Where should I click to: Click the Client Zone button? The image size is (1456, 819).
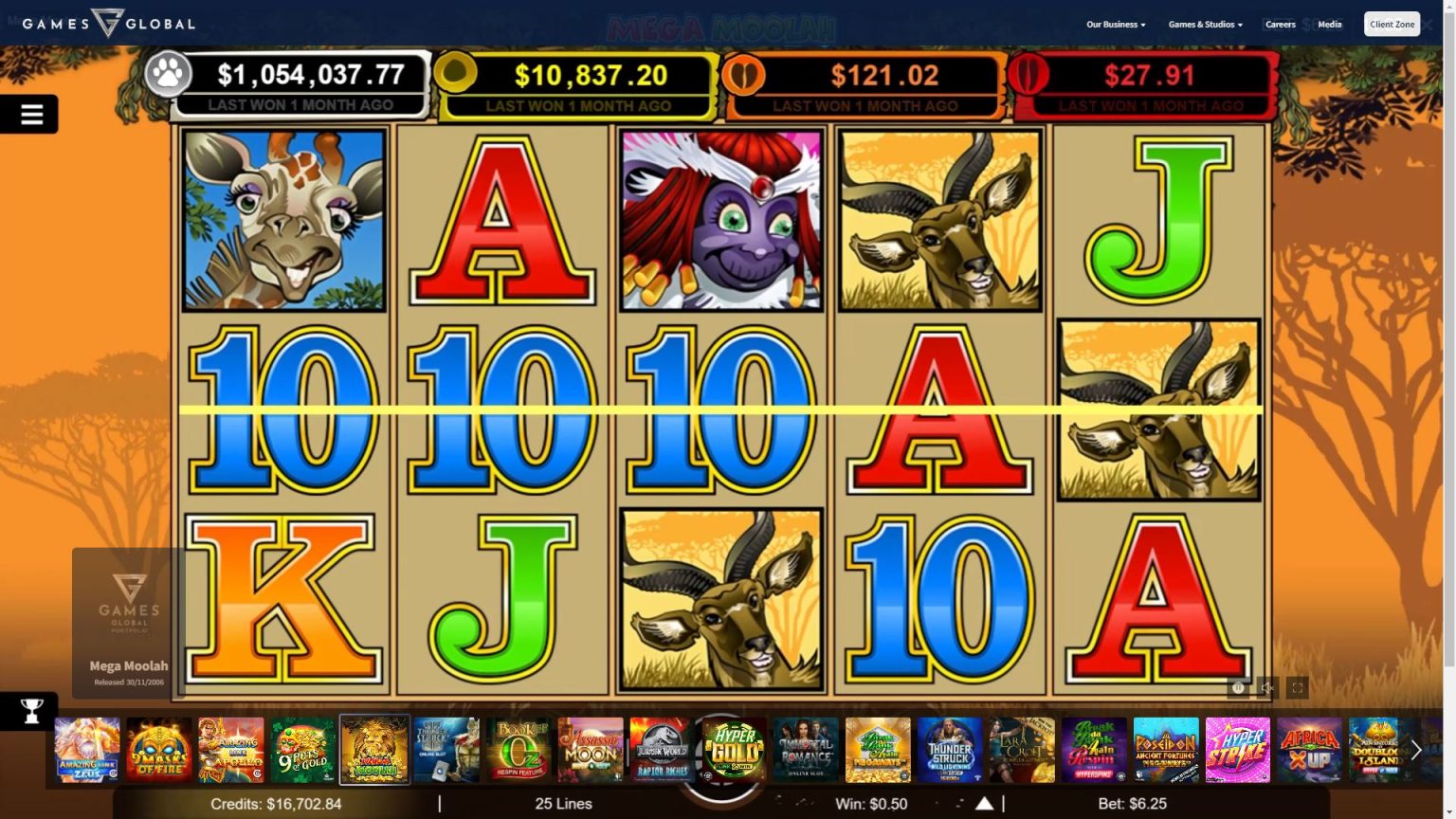pyautogui.click(x=1392, y=25)
